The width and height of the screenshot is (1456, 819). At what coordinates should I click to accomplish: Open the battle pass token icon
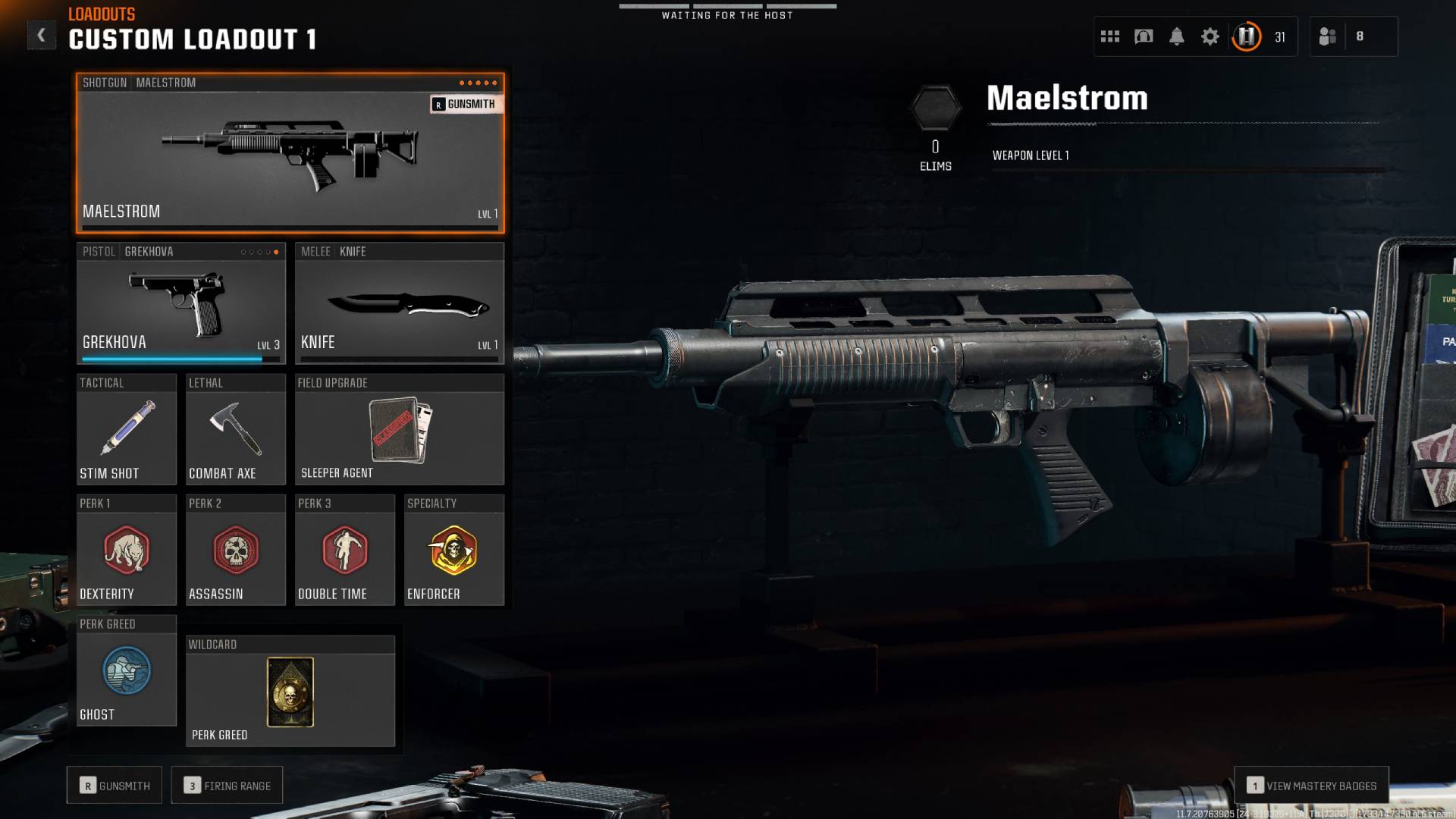[x=1245, y=36]
